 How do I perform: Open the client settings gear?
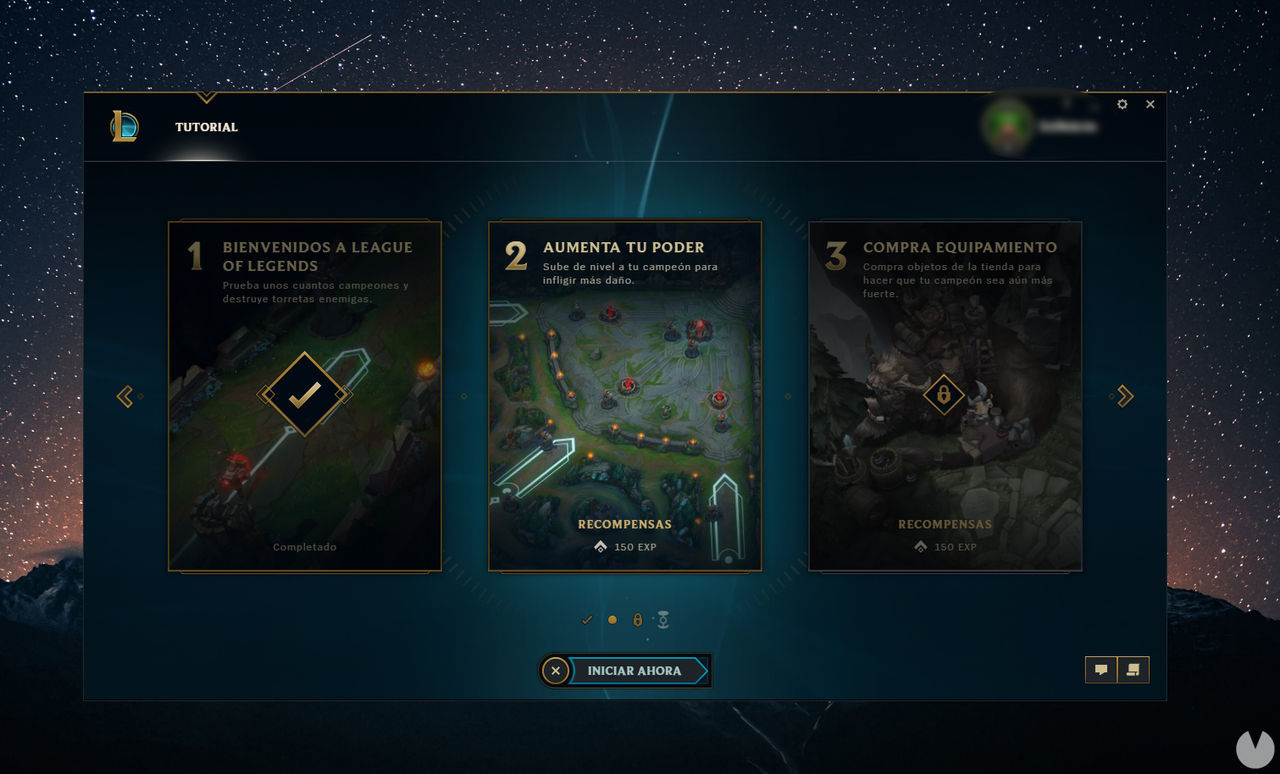coord(1121,104)
